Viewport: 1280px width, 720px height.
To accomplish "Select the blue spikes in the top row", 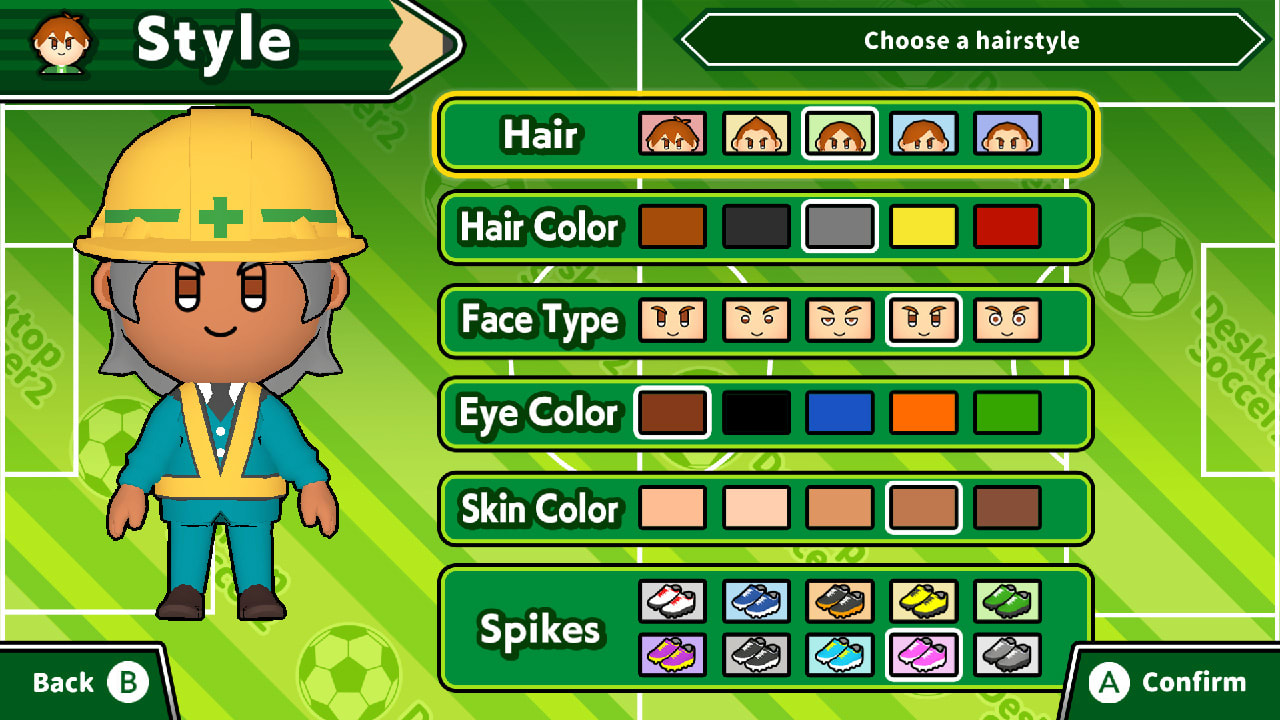I will [756, 601].
